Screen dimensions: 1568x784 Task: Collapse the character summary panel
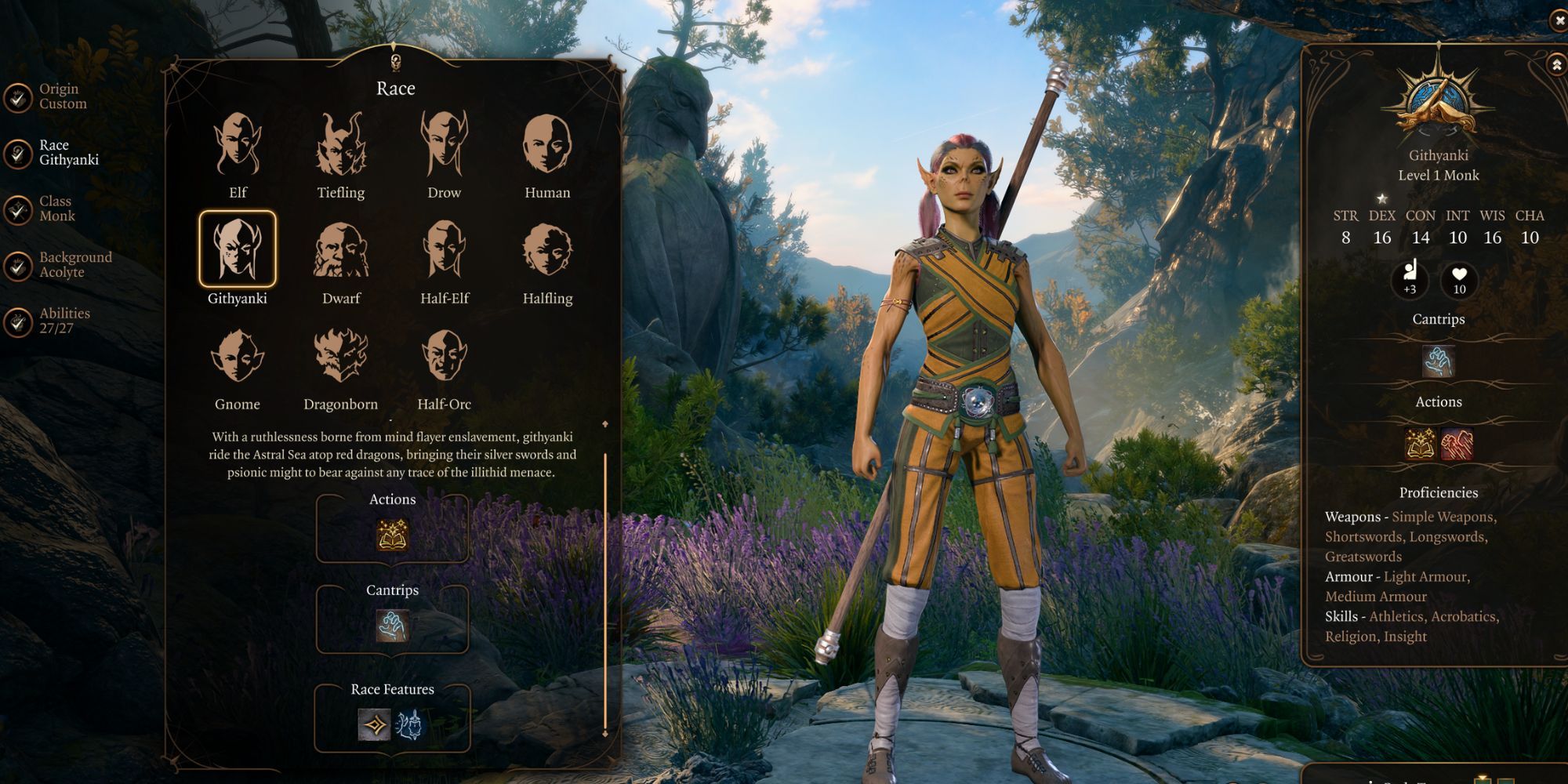pyautogui.click(x=1557, y=64)
